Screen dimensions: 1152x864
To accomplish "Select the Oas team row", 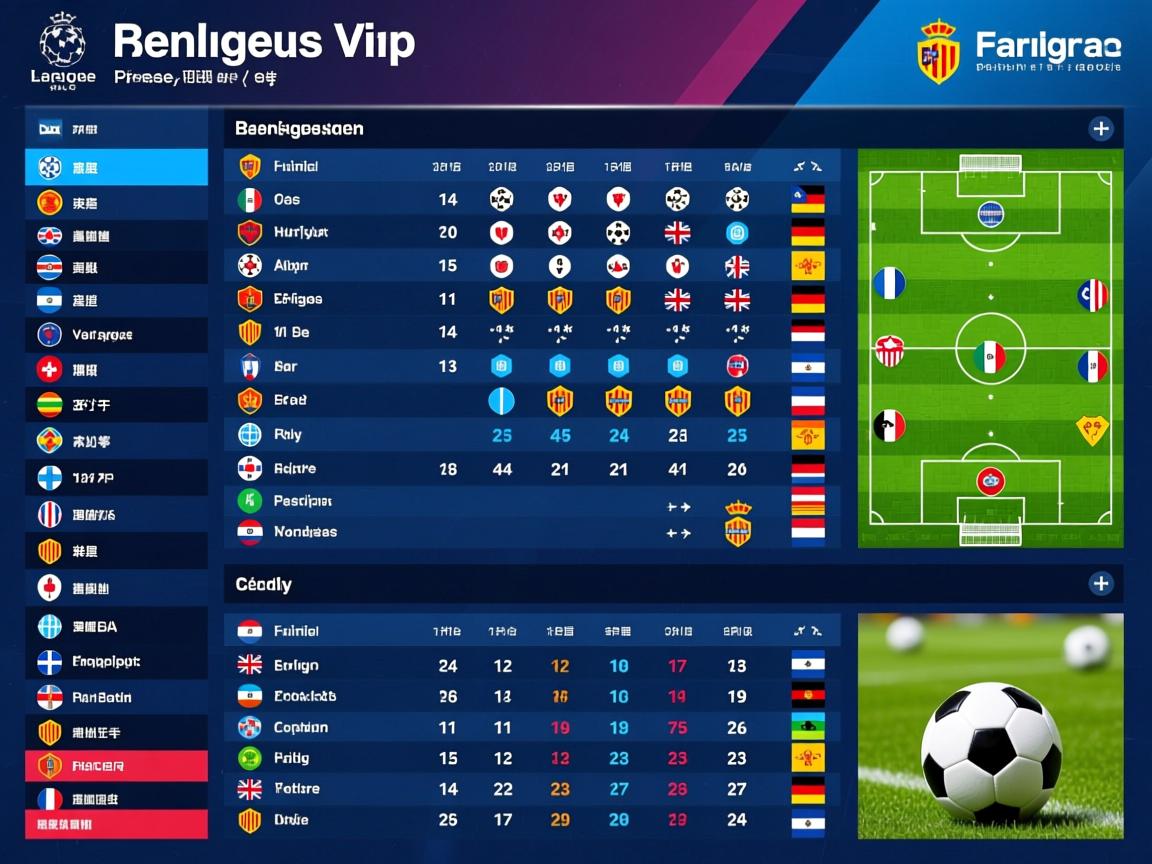I will click(287, 200).
